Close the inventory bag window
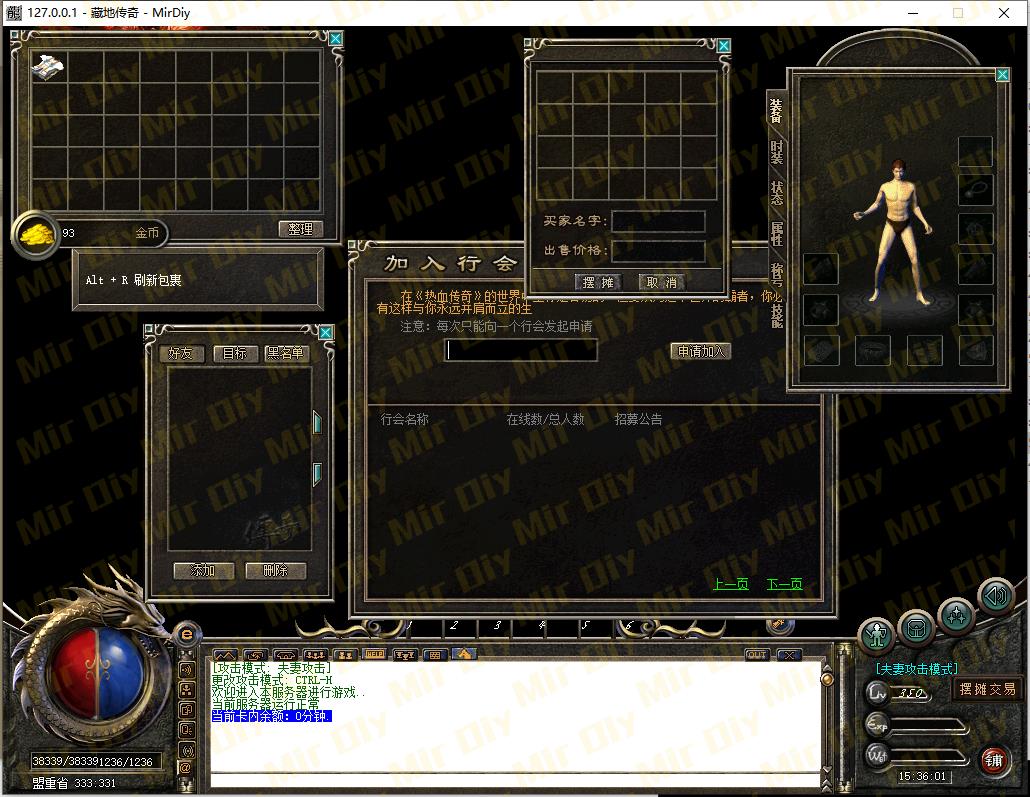The image size is (1030, 797). pos(336,39)
